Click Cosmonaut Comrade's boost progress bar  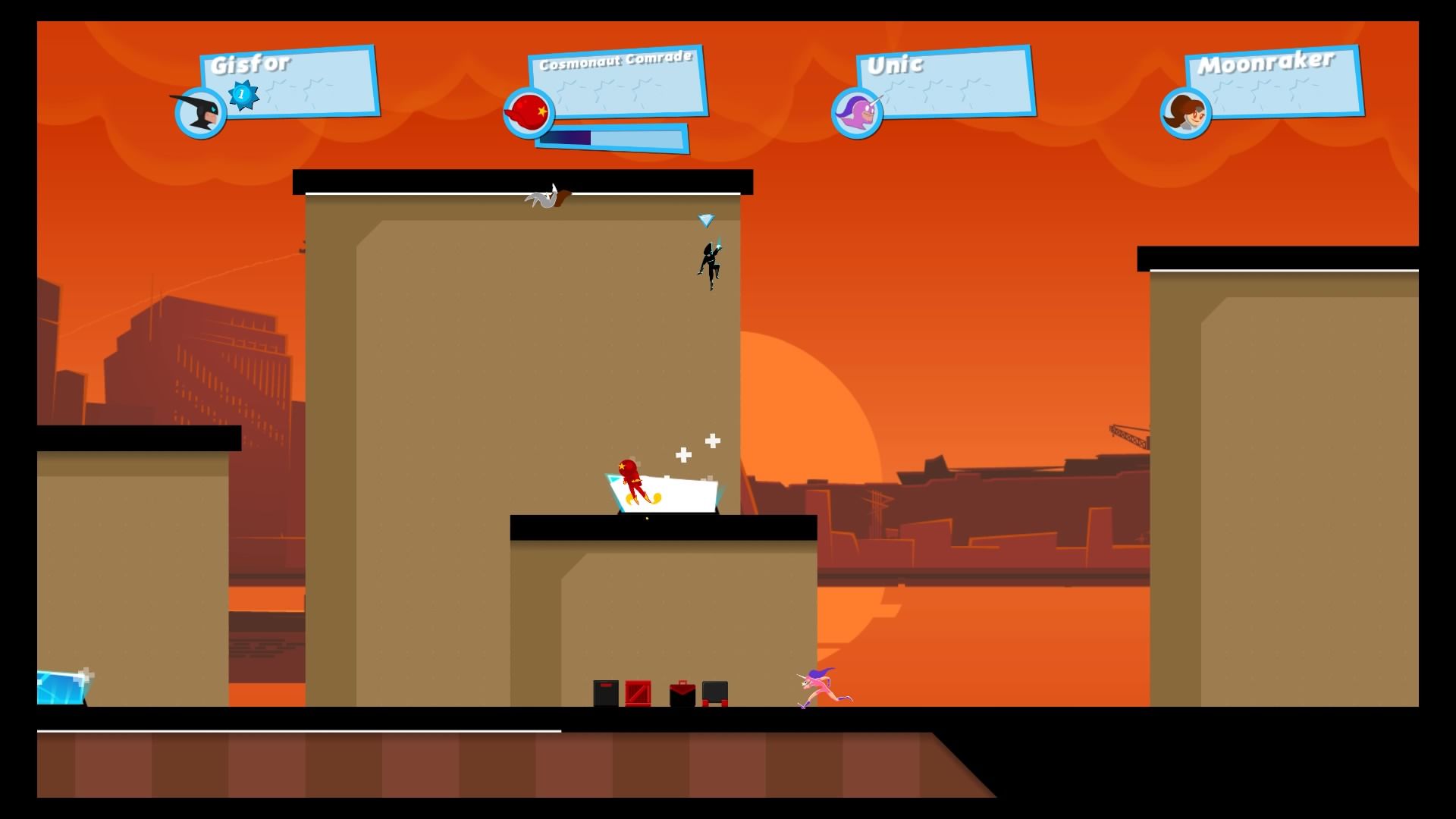click(x=616, y=137)
